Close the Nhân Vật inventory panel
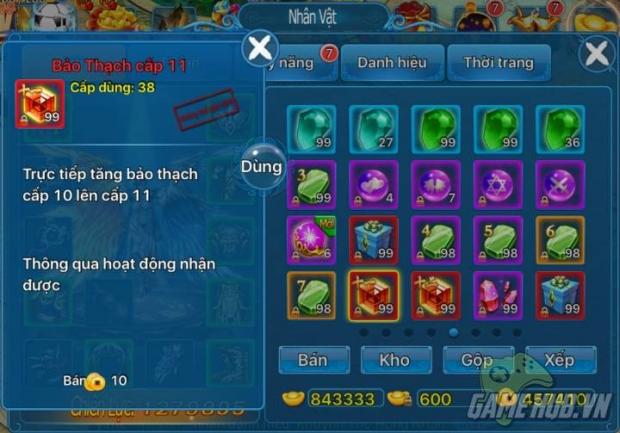 point(596,54)
